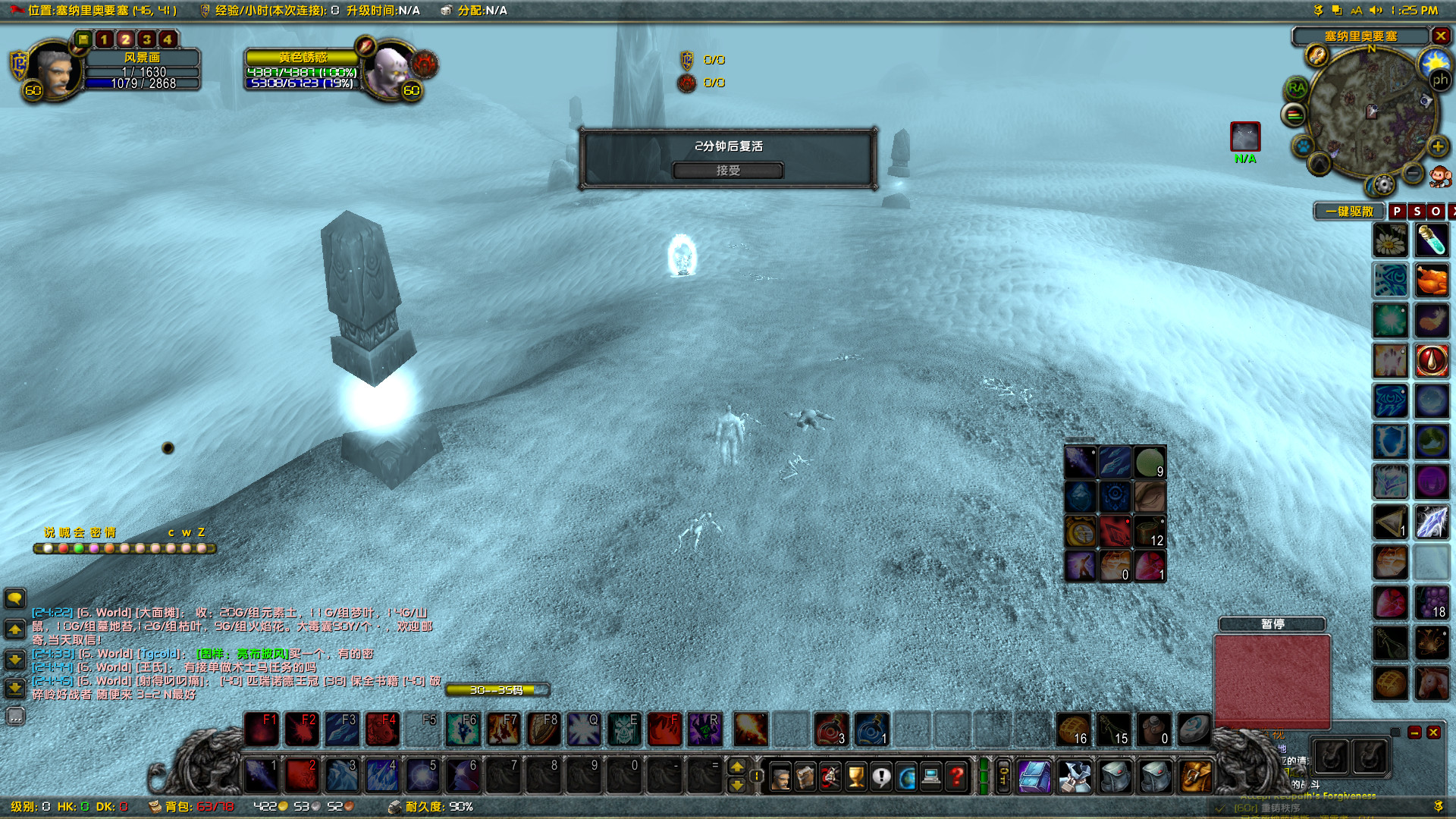This screenshot has height=819, width=1456.
Task: Open the world map globe icon
Action: (x=907, y=777)
